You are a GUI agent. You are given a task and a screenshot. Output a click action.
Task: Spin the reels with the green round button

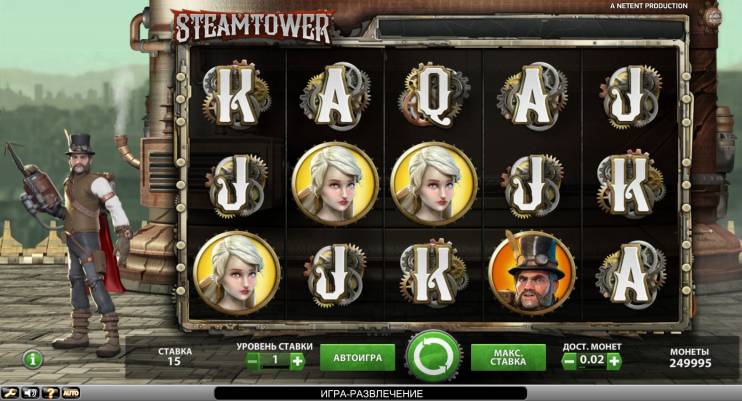point(433,356)
